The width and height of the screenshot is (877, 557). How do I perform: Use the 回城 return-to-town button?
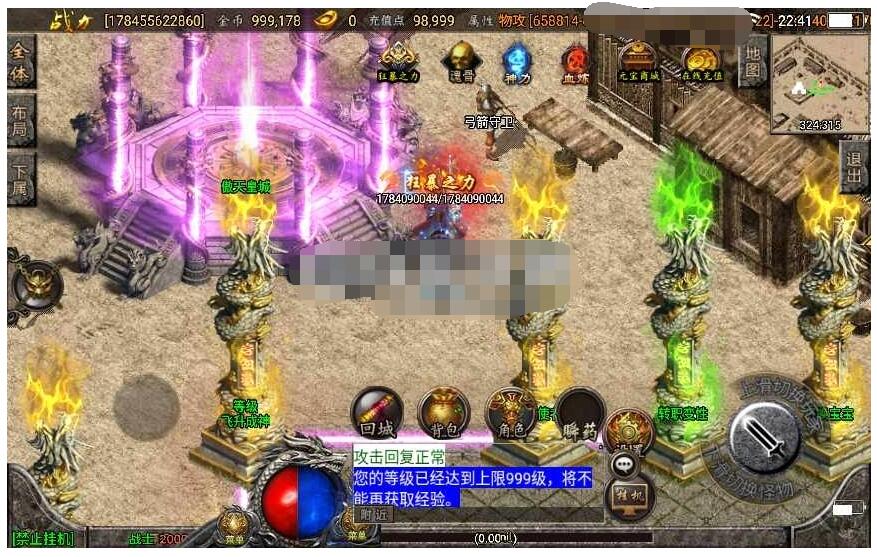pyautogui.click(x=377, y=412)
